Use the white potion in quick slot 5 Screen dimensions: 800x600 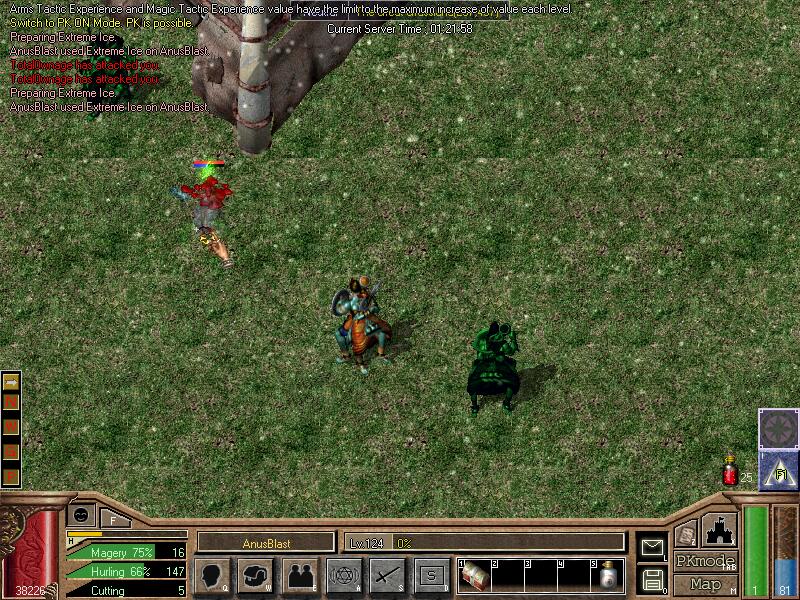[606, 578]
